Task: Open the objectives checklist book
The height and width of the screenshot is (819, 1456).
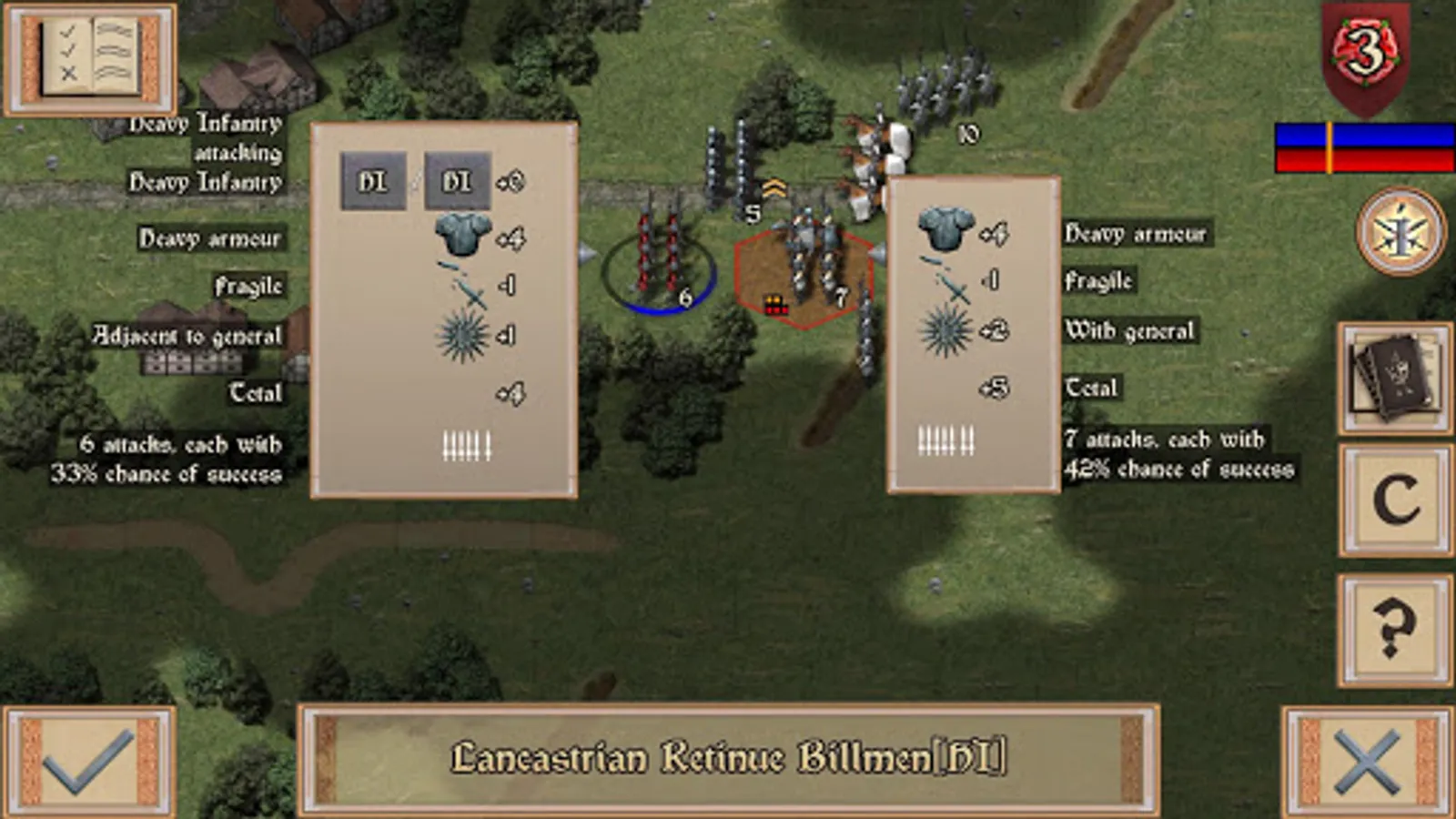Action: tap(89, 59)
